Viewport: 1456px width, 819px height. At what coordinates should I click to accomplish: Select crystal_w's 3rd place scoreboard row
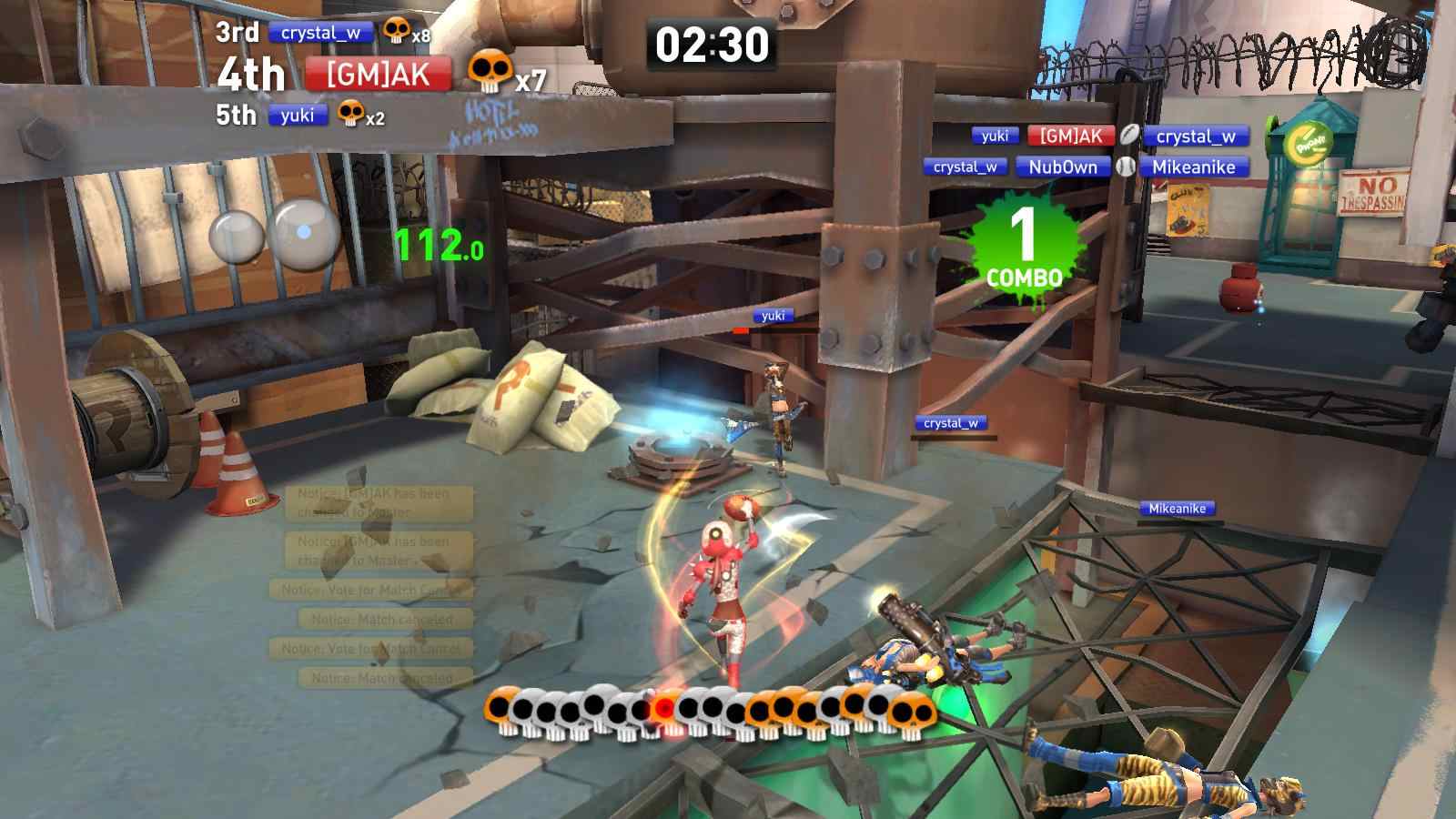(x=320, y=34)
